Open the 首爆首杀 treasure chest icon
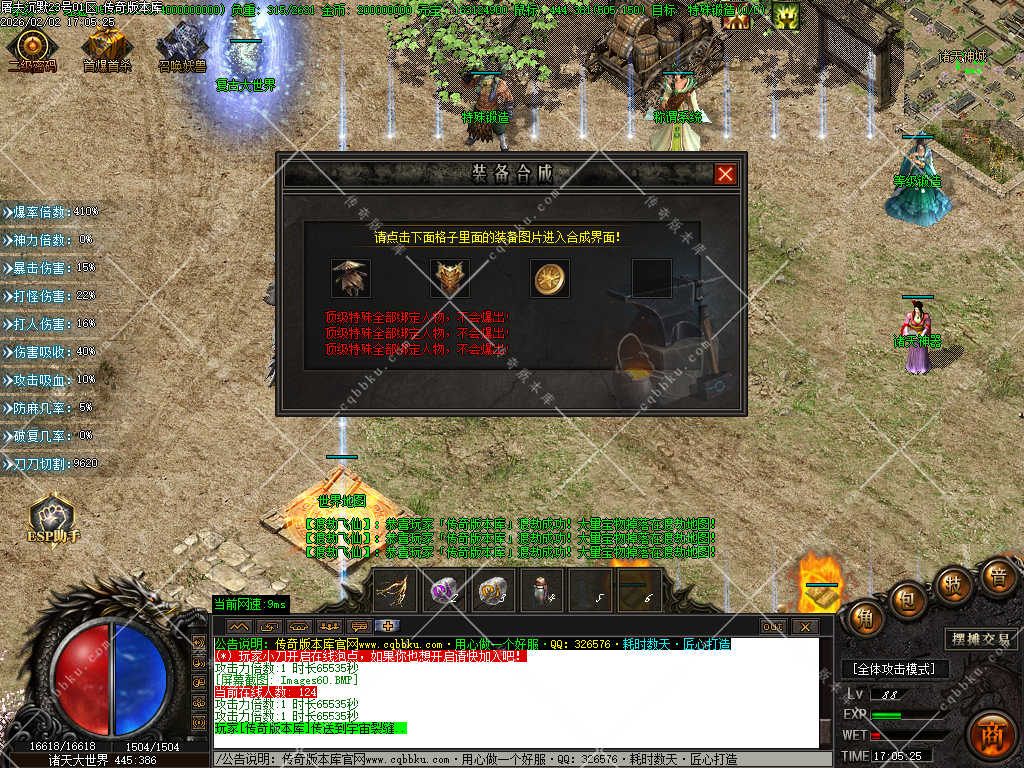Image resolution: width=1024 pixels, height=768 pixels. point(105,46)
